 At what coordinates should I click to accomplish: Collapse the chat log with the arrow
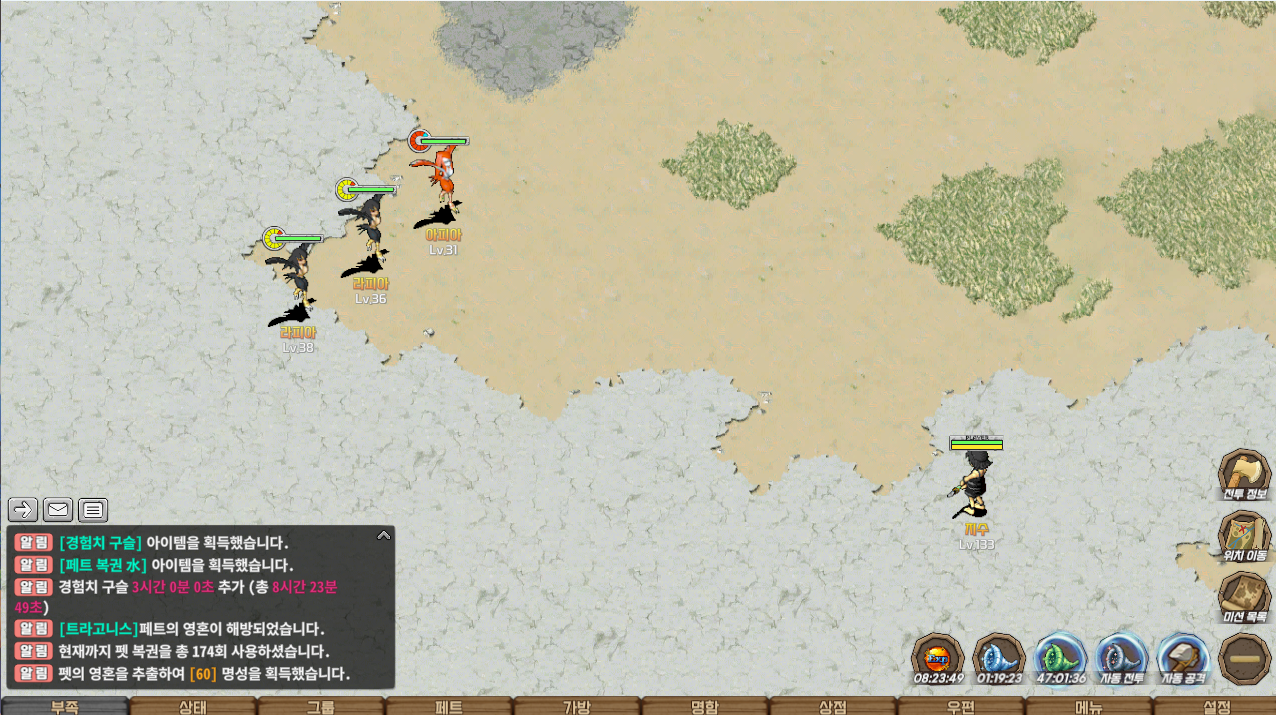coord(383,536)
